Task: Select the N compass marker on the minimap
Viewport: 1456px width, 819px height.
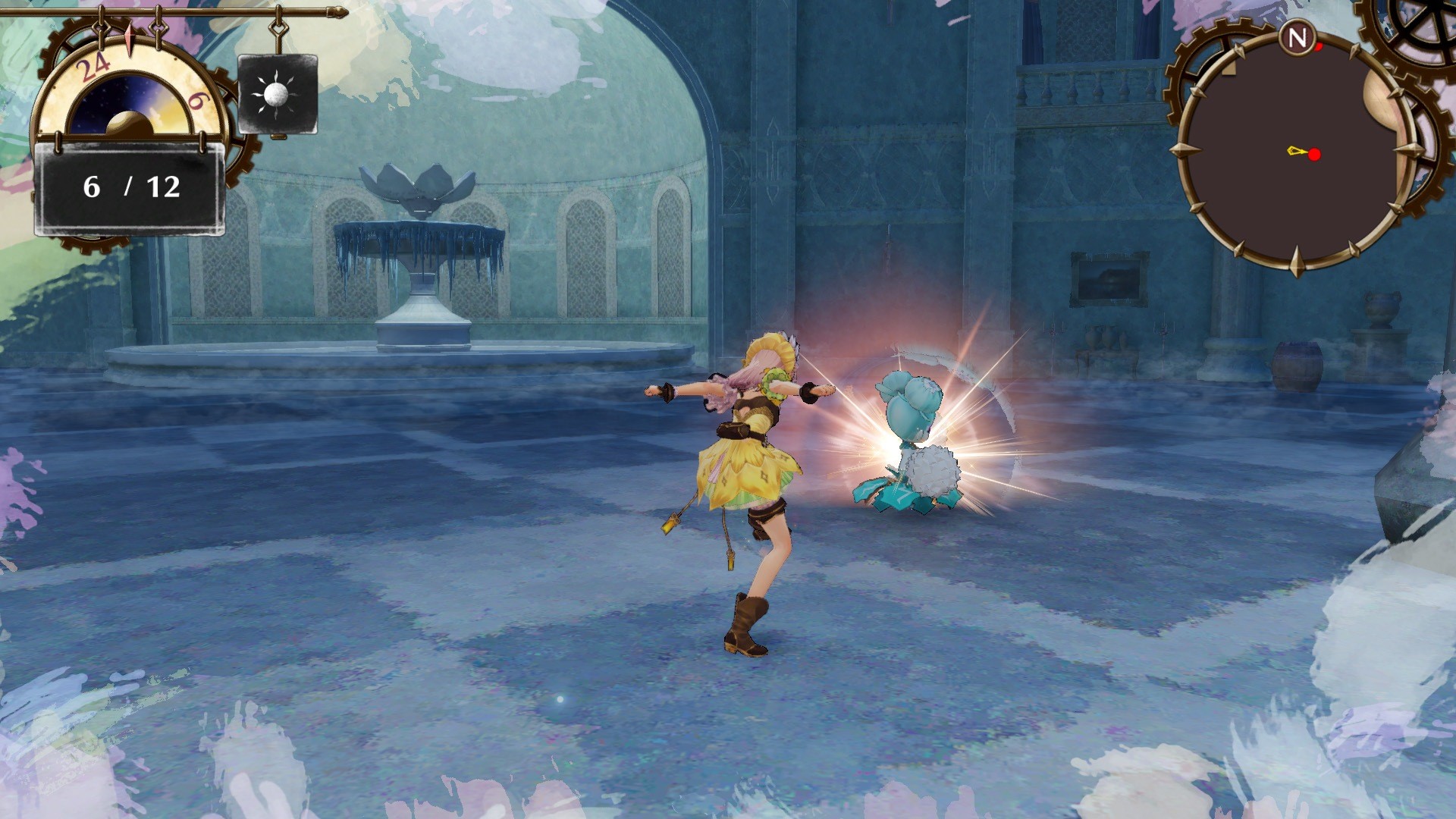Action: point(1299,36)
